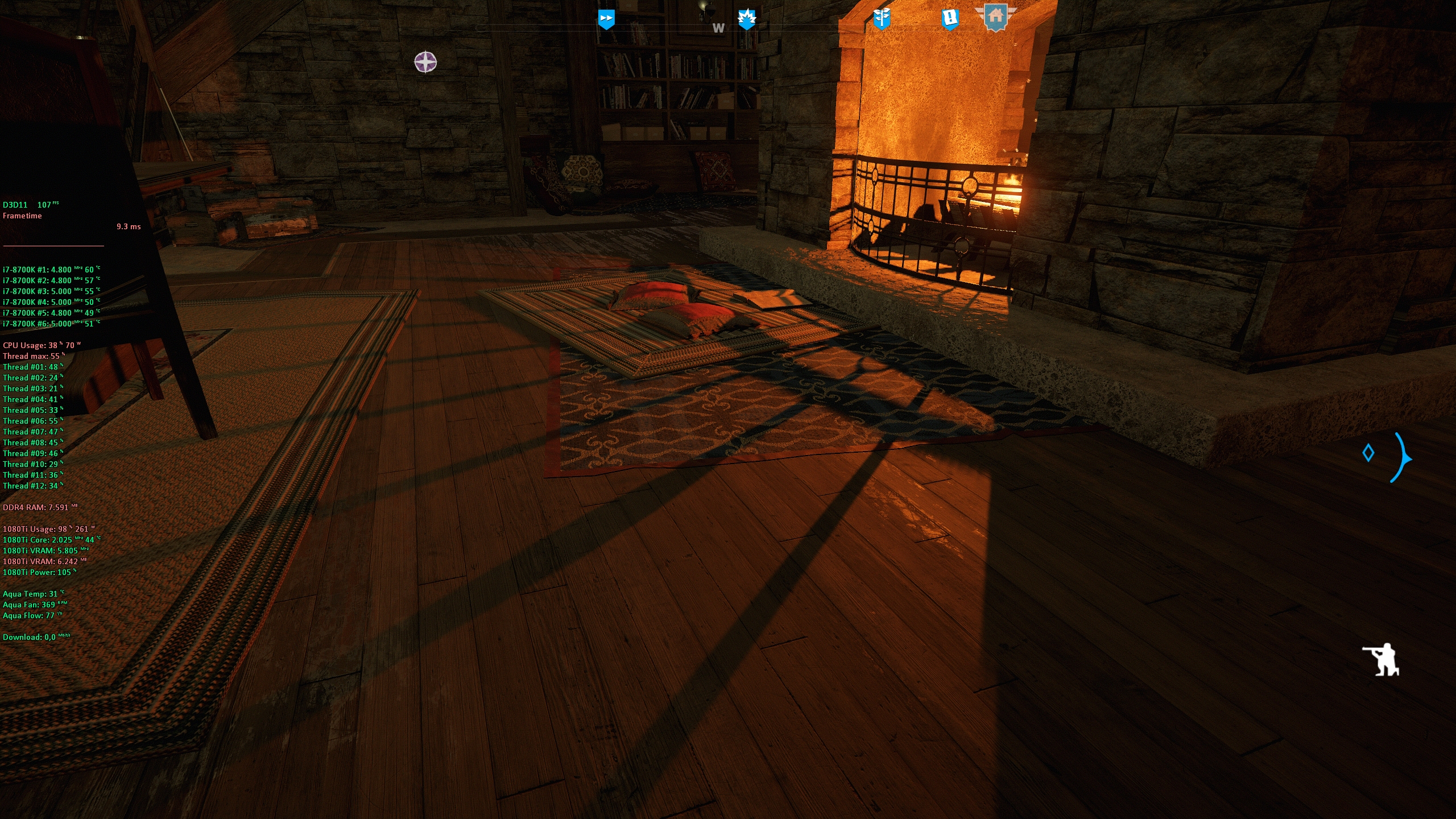1456x819 pixels.
Task: Click the purple waypoint marker on the wall
Action: (425, 63)
